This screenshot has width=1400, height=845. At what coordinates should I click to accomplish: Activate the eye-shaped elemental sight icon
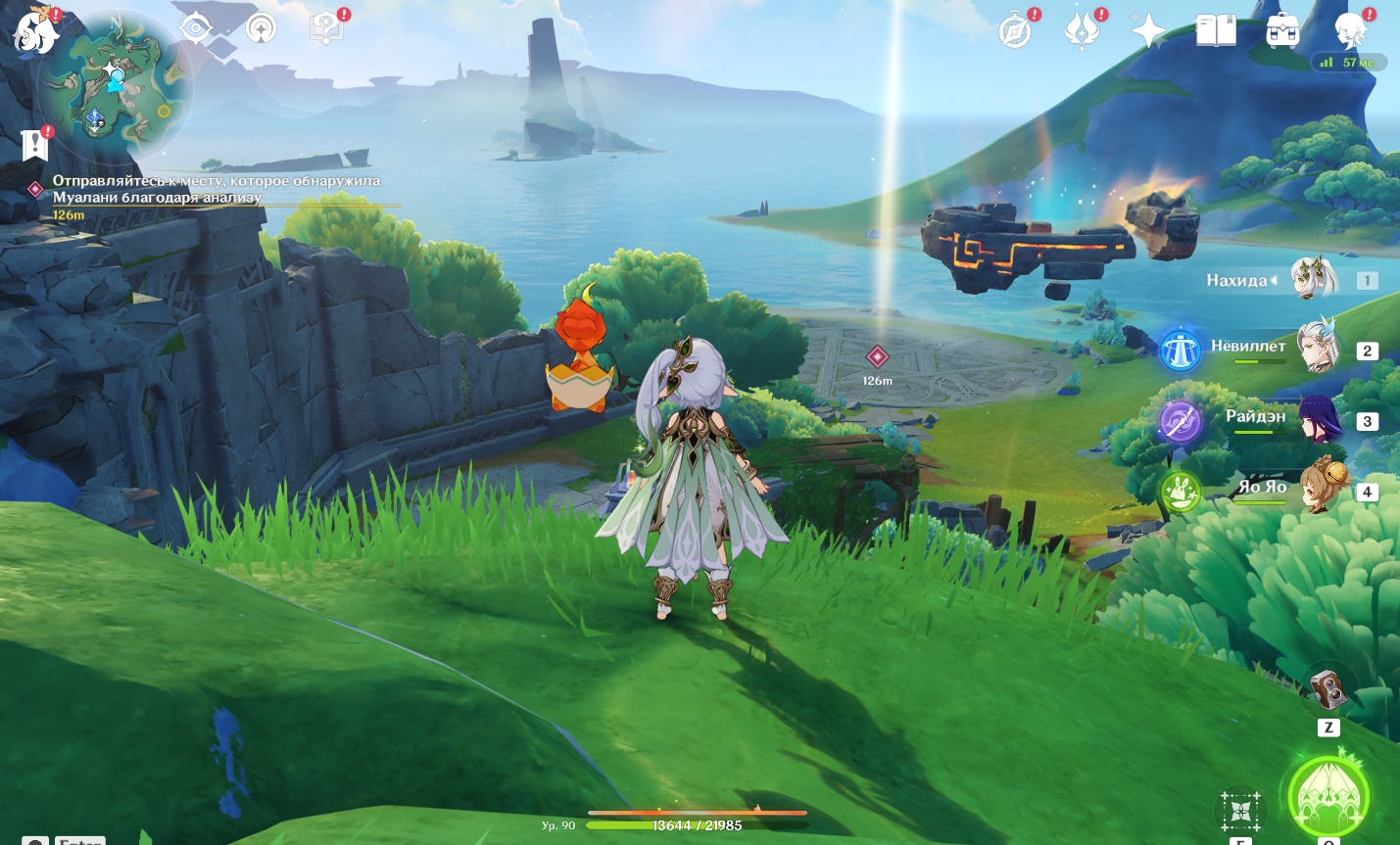click(x=196, y=28)
